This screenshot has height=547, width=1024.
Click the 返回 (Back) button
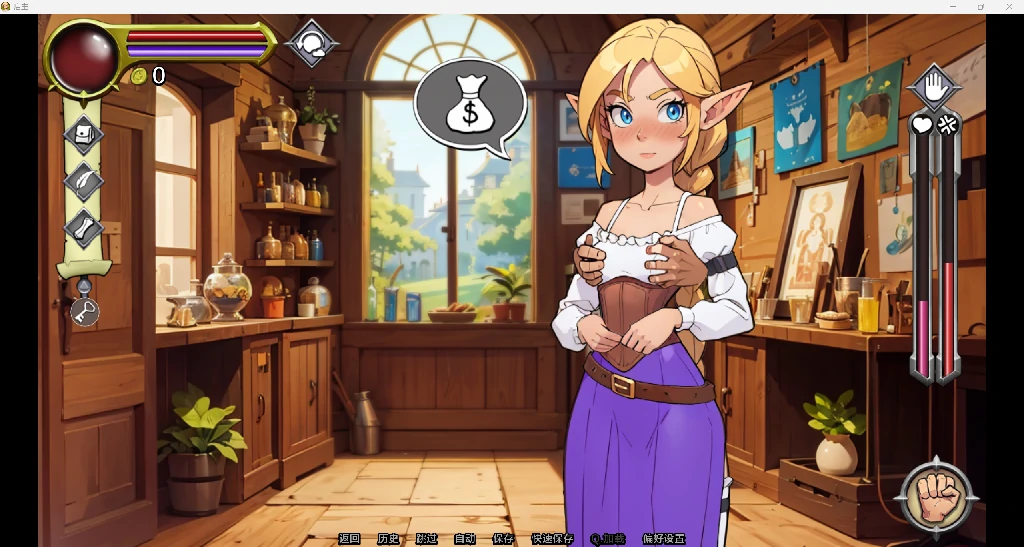(x=349, y=538)
